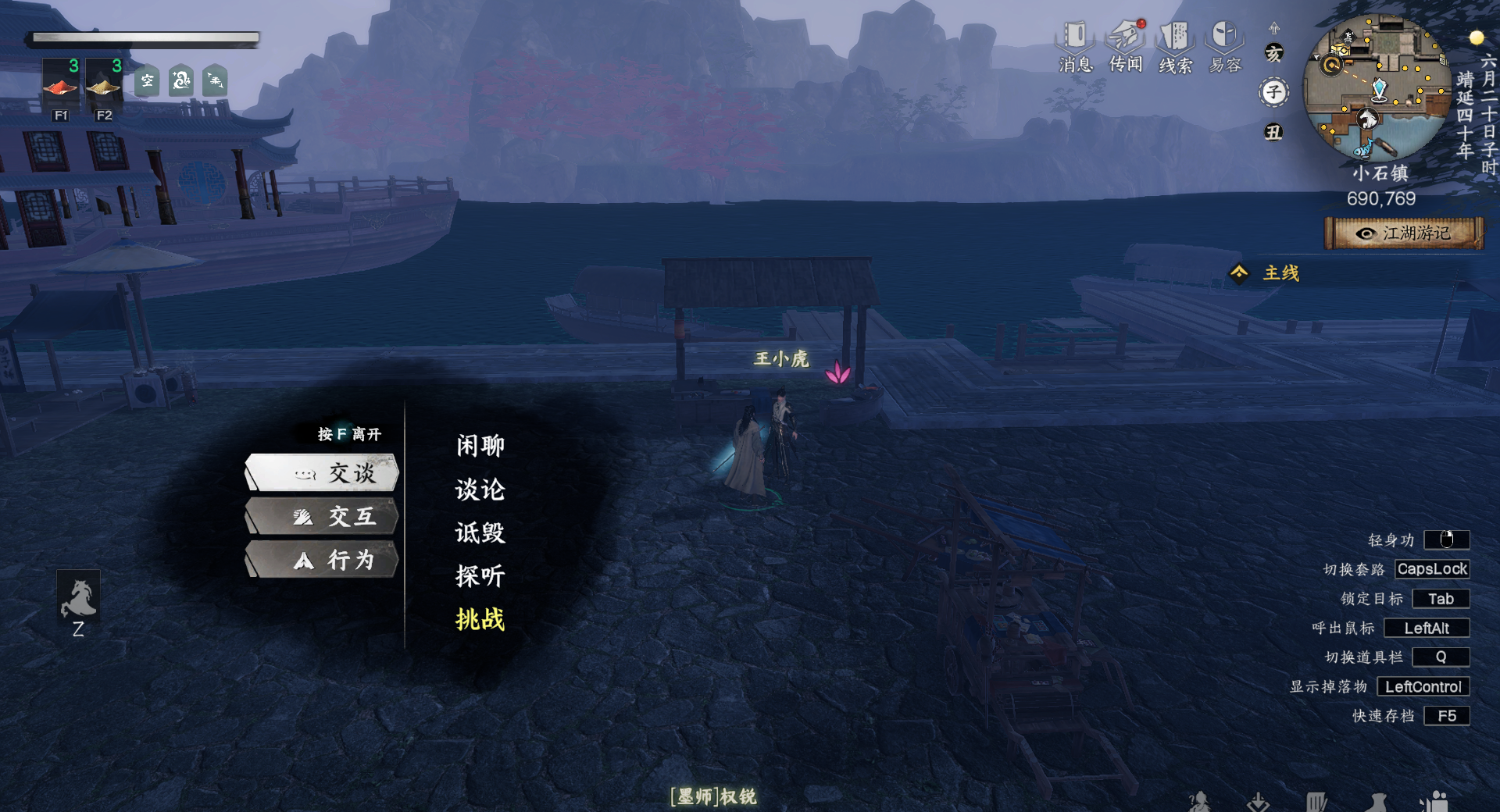The image size is (1500, 812).
Task: Choose the 闲聊 chat option
Action: click(x=480, y=446)
